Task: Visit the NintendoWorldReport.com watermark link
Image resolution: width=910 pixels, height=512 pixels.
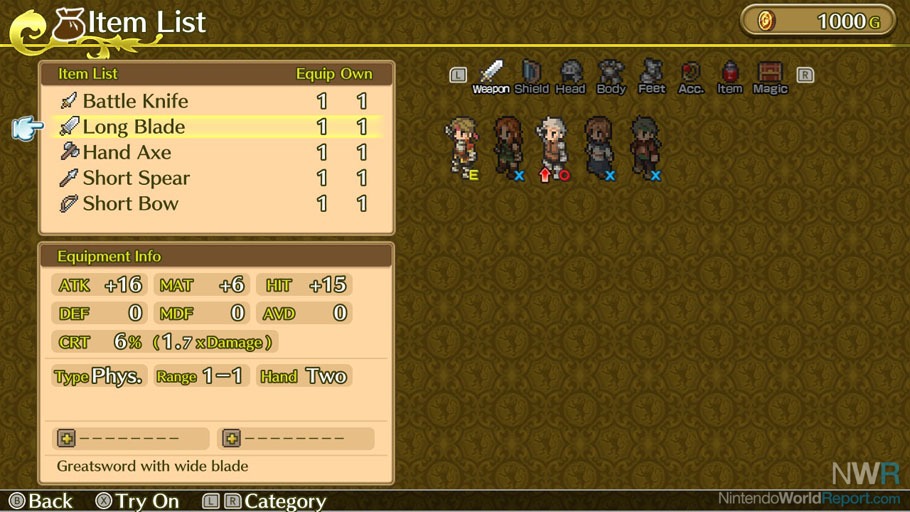Action: coord(809,497)
